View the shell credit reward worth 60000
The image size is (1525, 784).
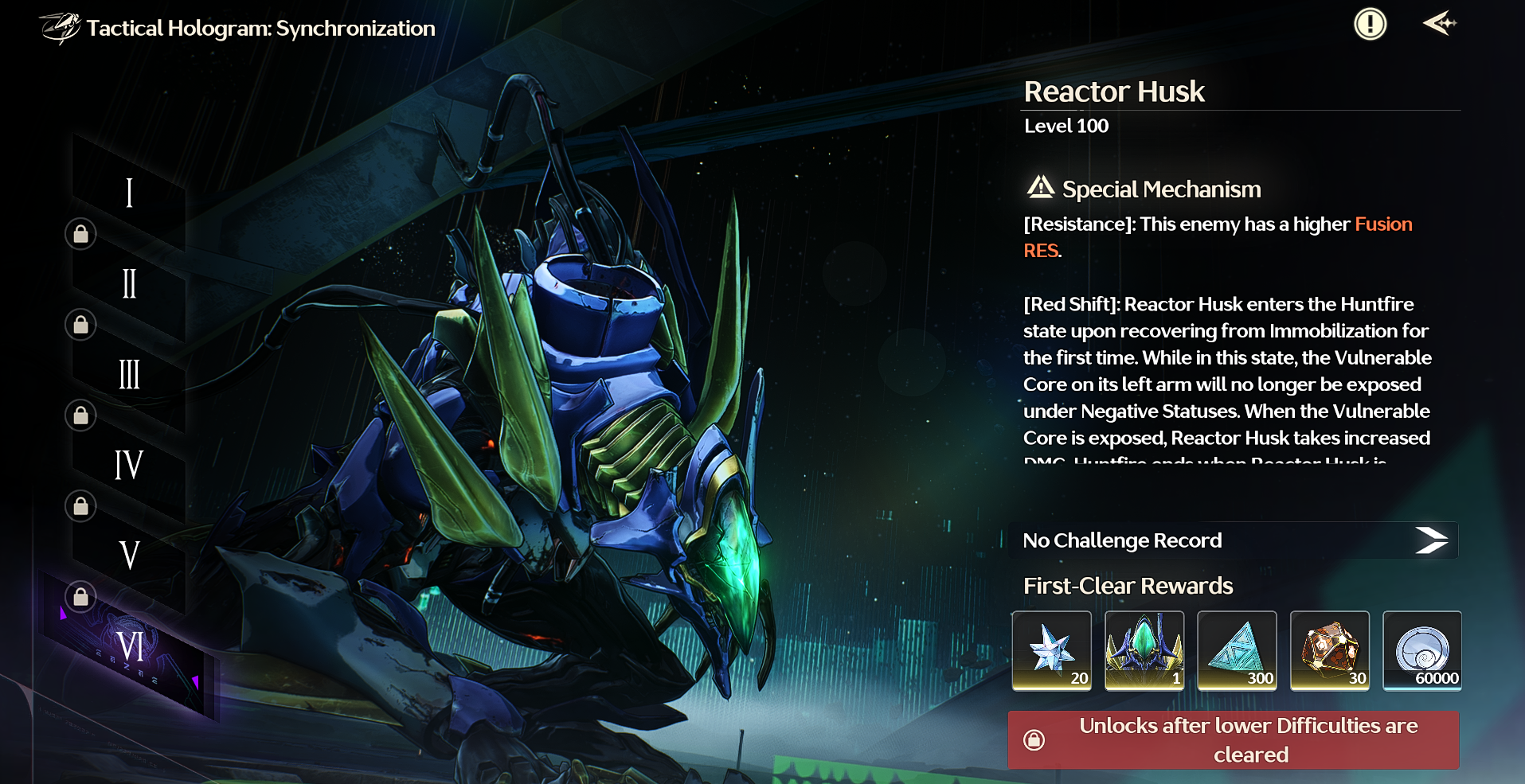coord(1422,650)
